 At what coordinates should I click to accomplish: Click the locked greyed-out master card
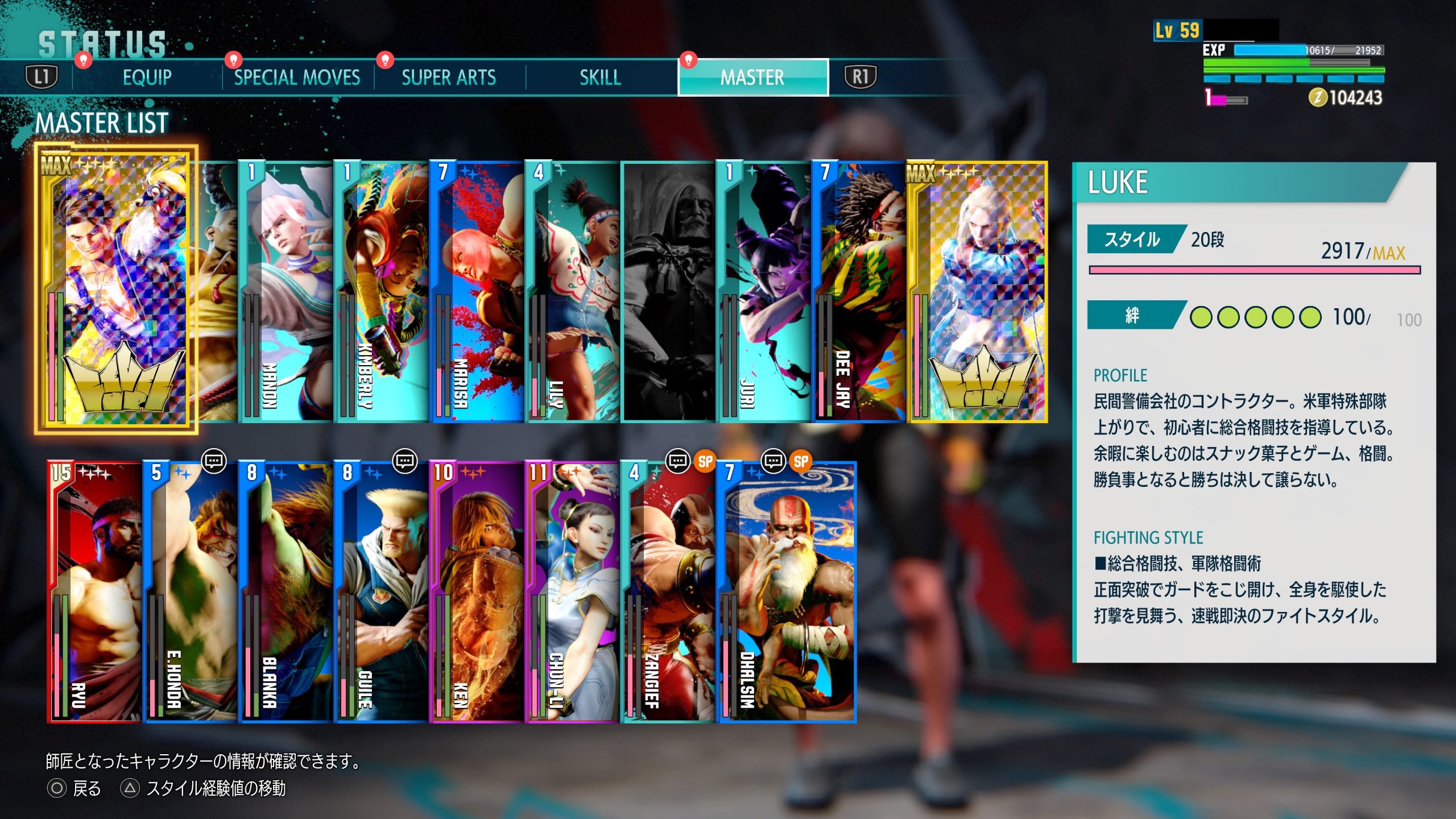pos(668,292)
